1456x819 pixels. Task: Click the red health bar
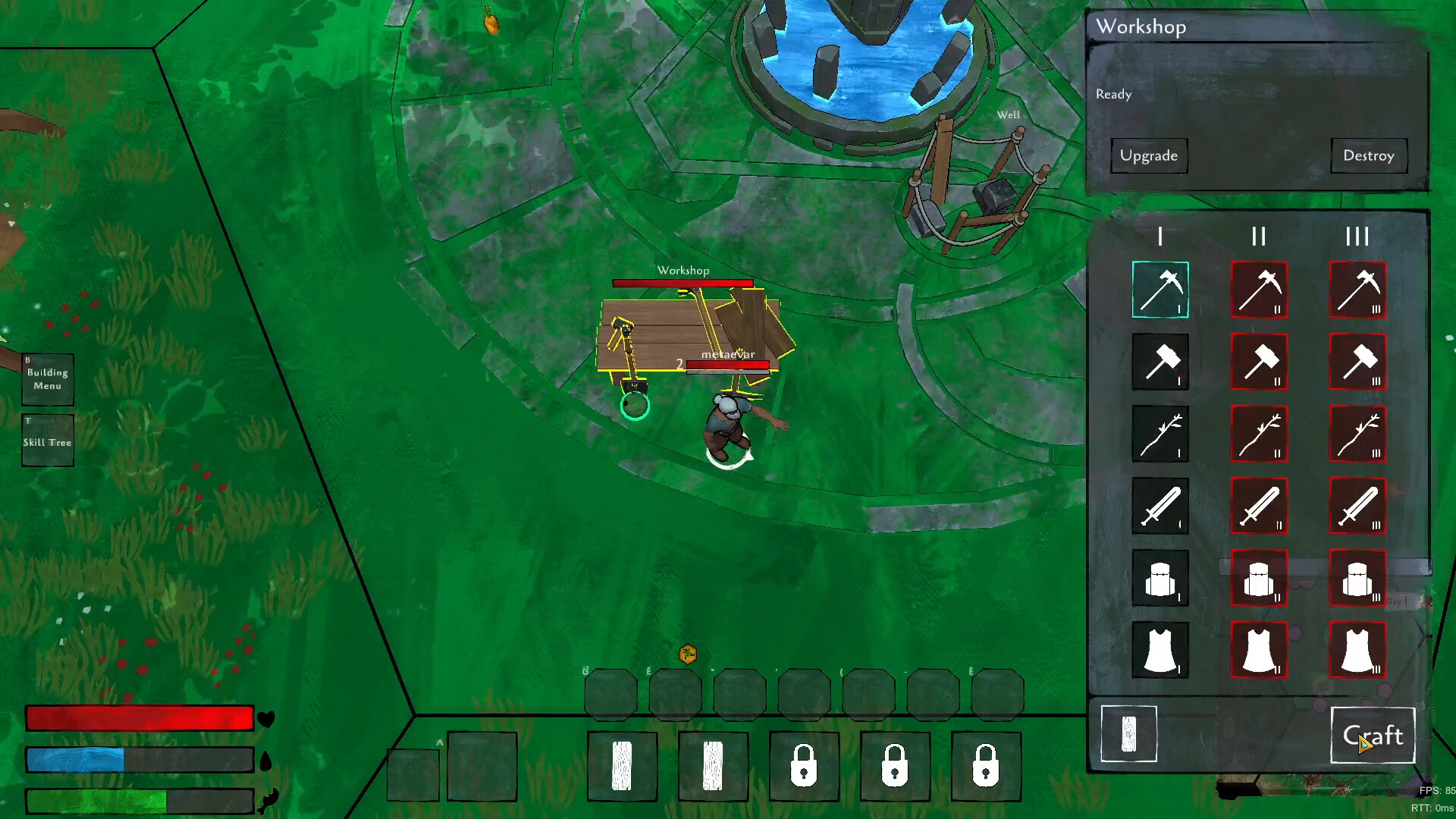pos(139,717)
